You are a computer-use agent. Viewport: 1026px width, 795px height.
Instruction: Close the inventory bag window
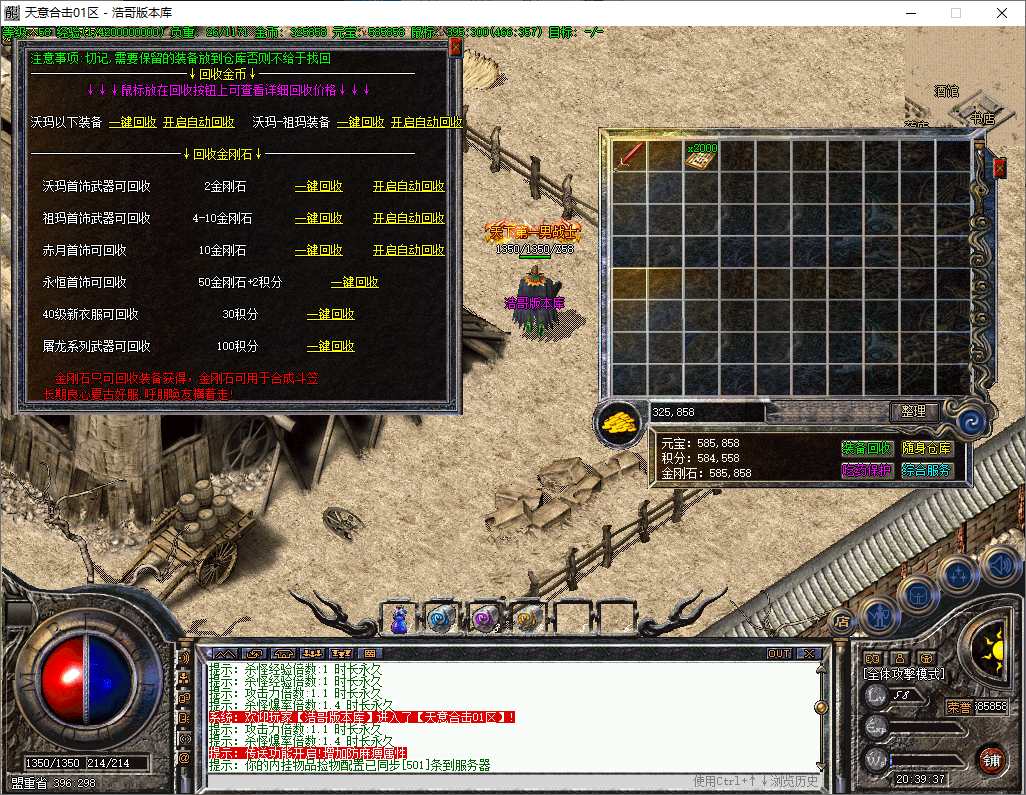[x=998, y=167]
